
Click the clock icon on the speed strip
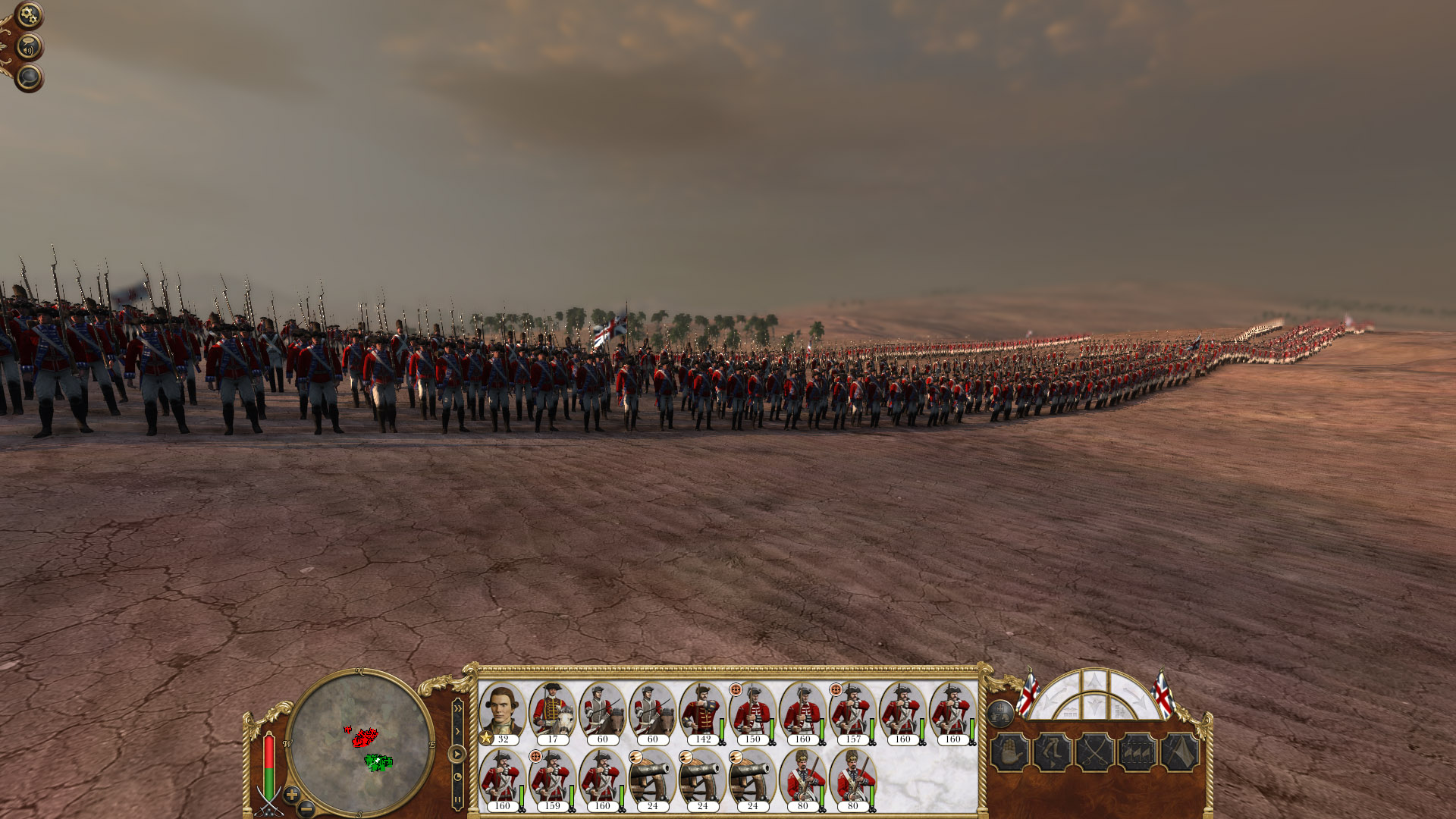(x=458, y=776)
